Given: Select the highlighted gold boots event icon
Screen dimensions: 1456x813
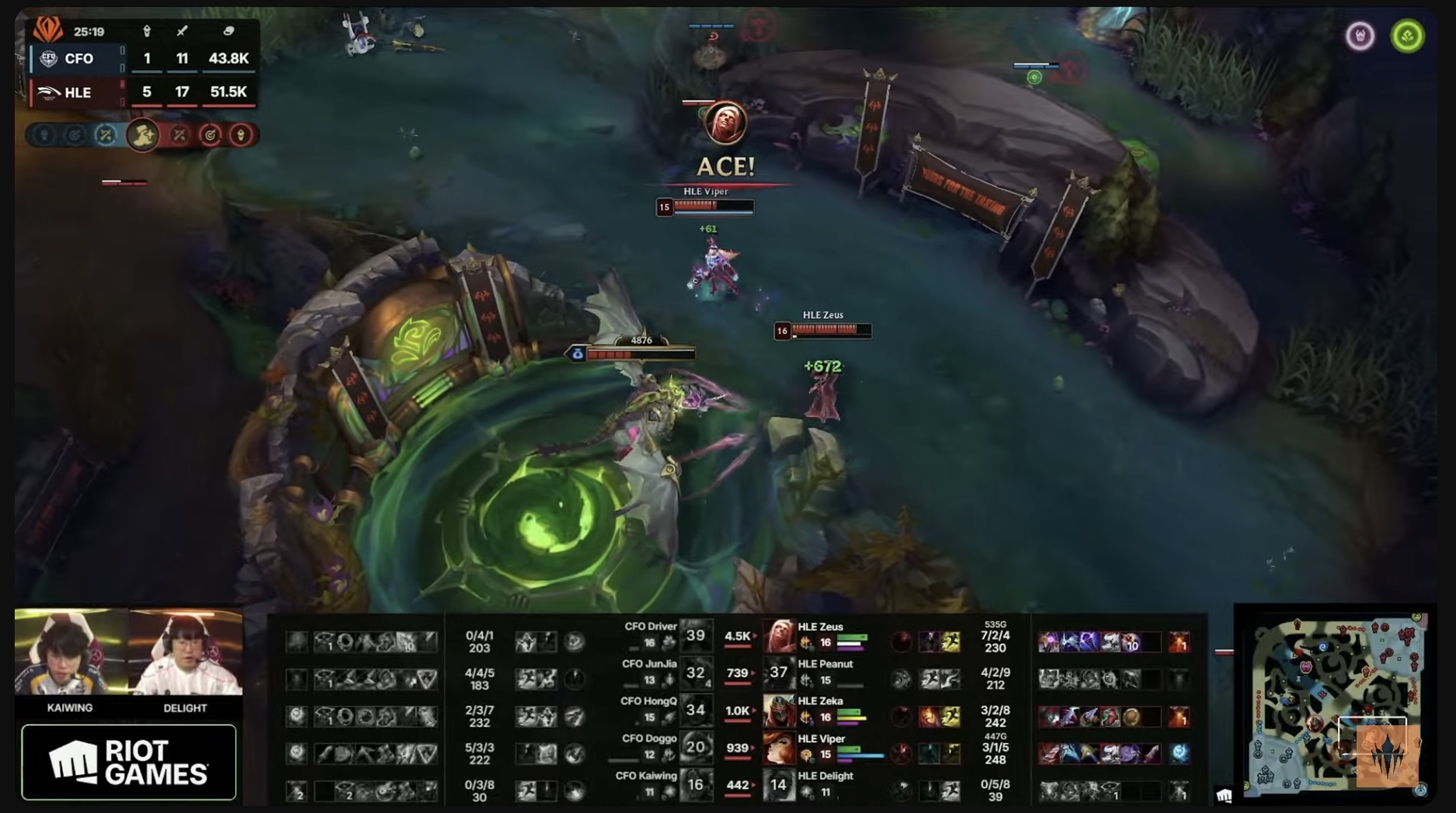Looking at the screenshot, I should tap(143, 134).
